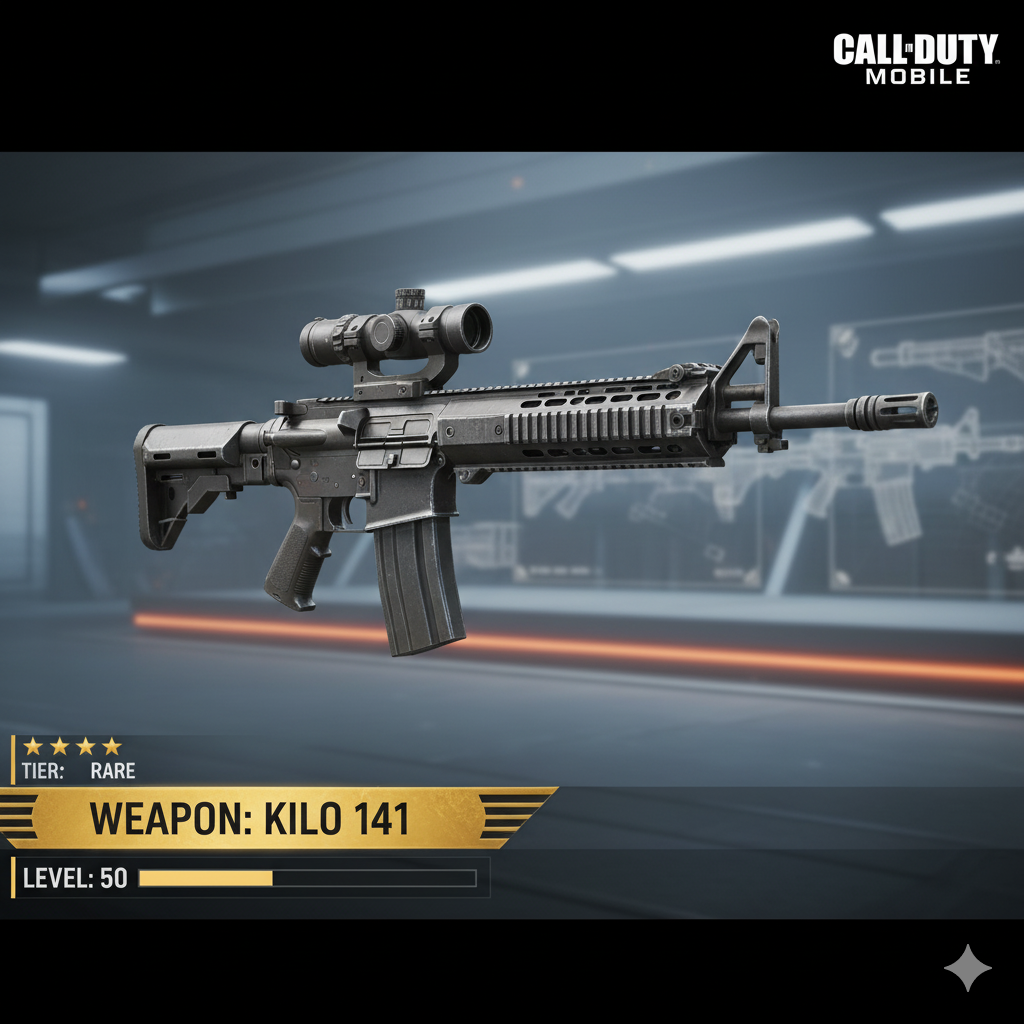Click the Call of Duty Mobile logo
This screenshot has width=1024, height=1024.
pyautogui.click(x=915, y=59)
